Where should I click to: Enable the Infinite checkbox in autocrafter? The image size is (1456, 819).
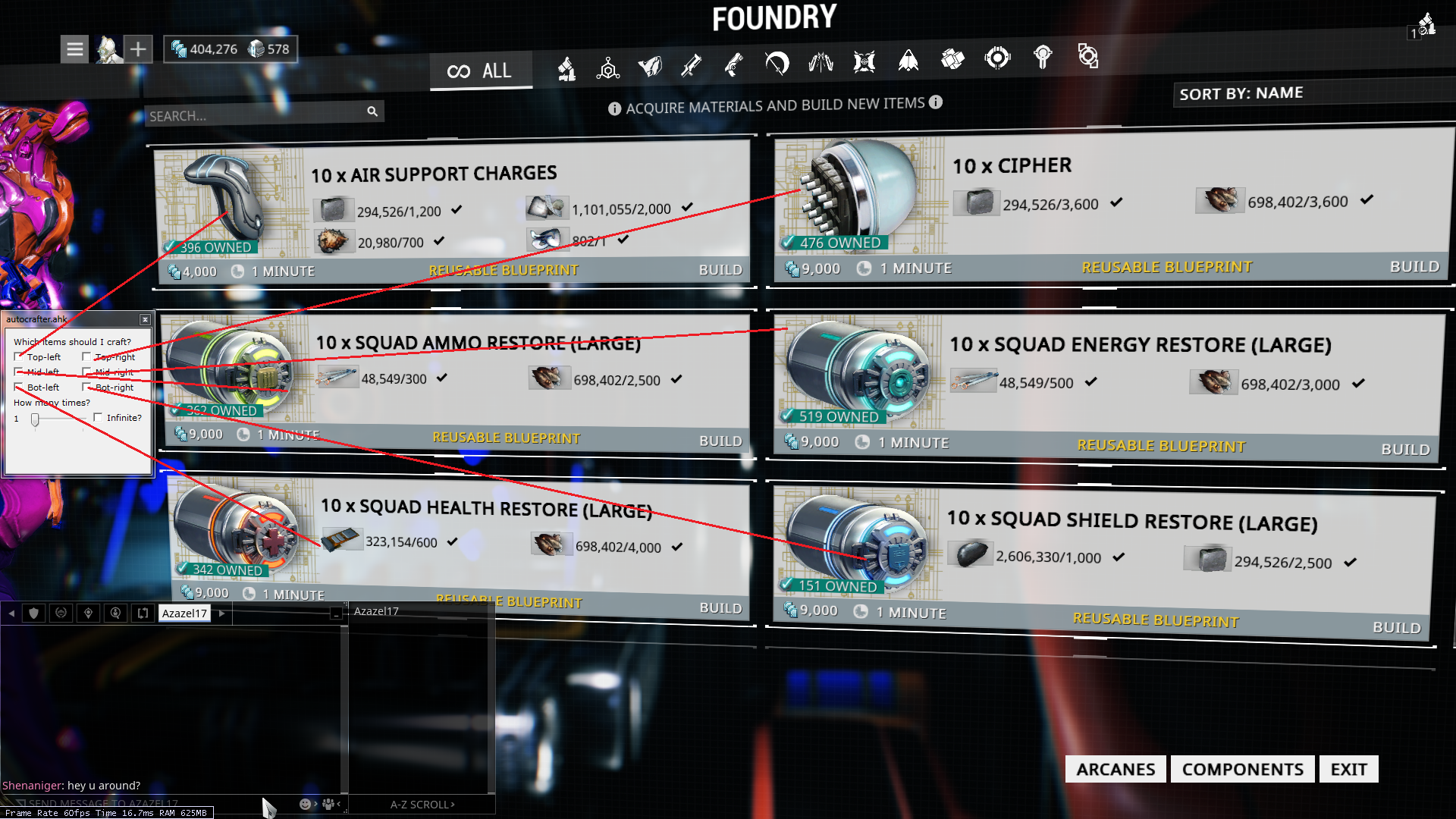tap(98, 417)
